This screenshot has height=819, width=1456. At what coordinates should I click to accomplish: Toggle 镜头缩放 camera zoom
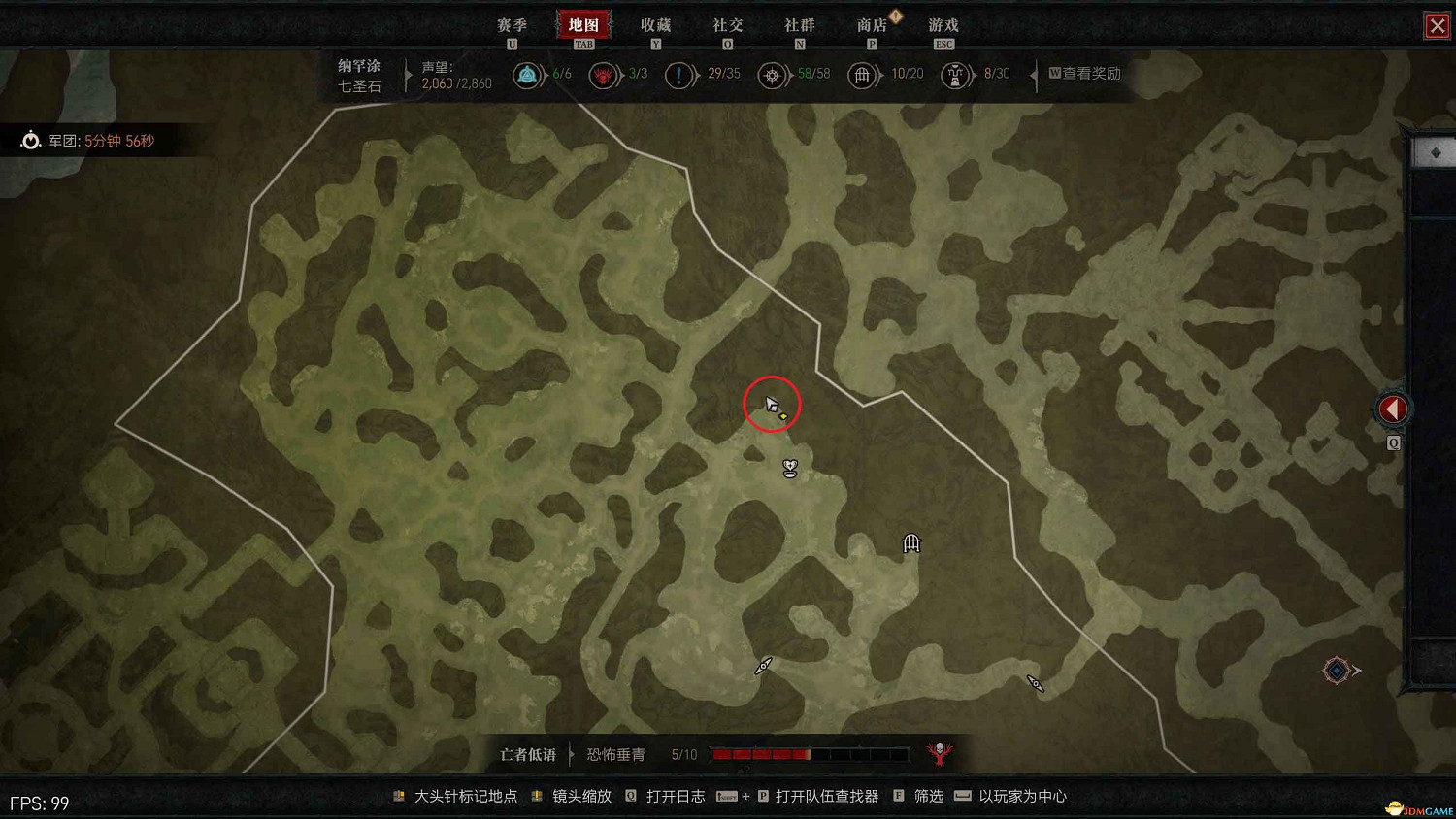581,796
